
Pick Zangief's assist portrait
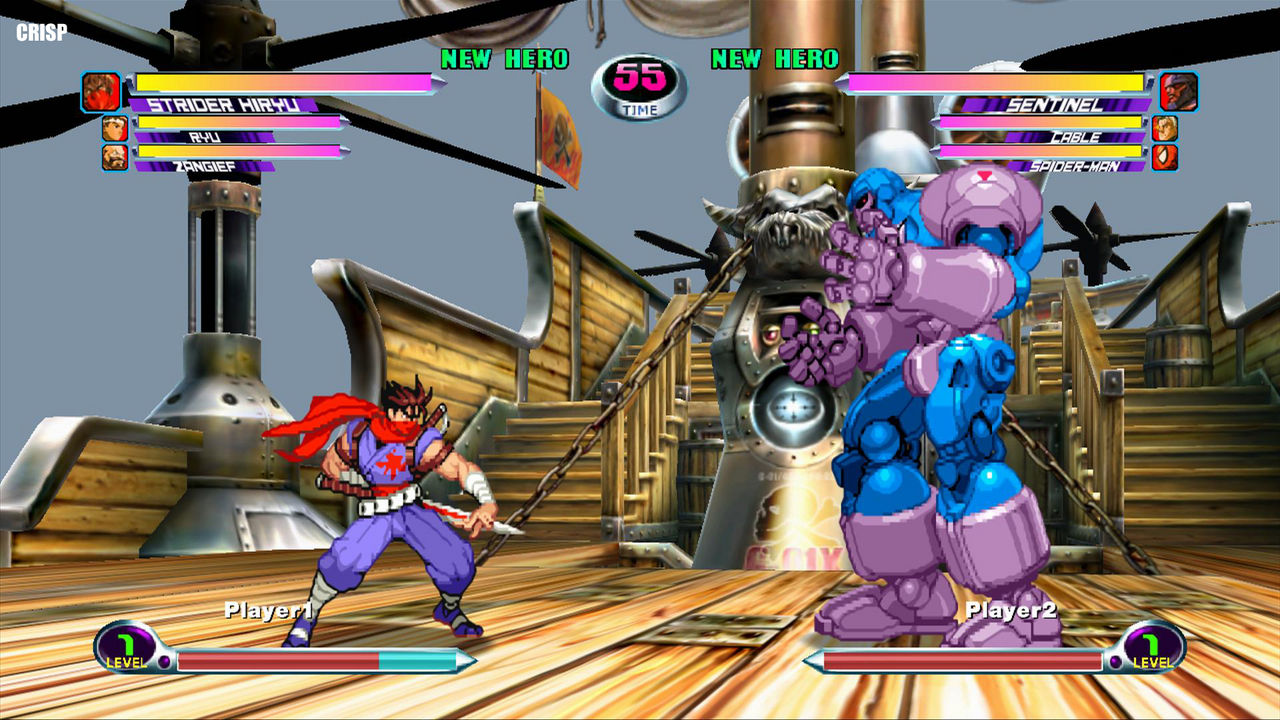click(x=115, y=157)
